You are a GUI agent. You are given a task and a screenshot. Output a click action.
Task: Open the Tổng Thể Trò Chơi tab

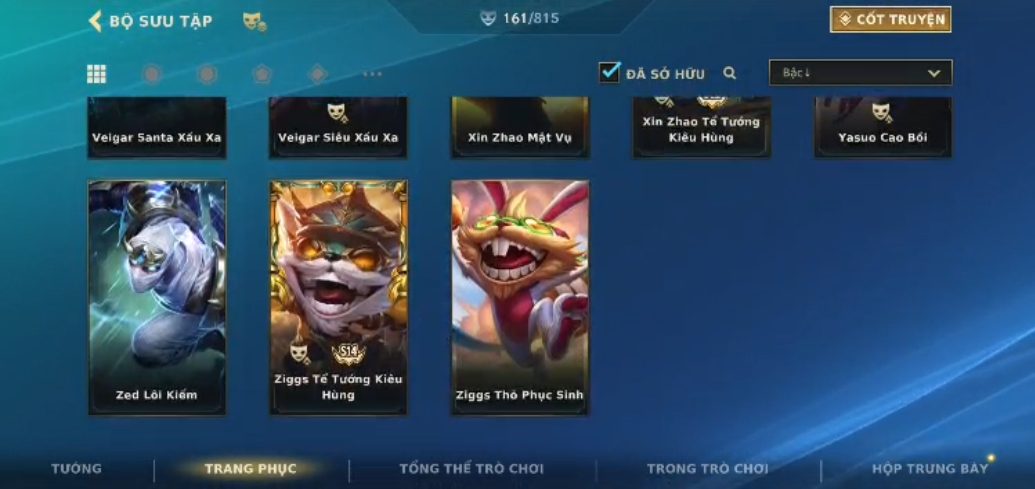tap(471, 469)
